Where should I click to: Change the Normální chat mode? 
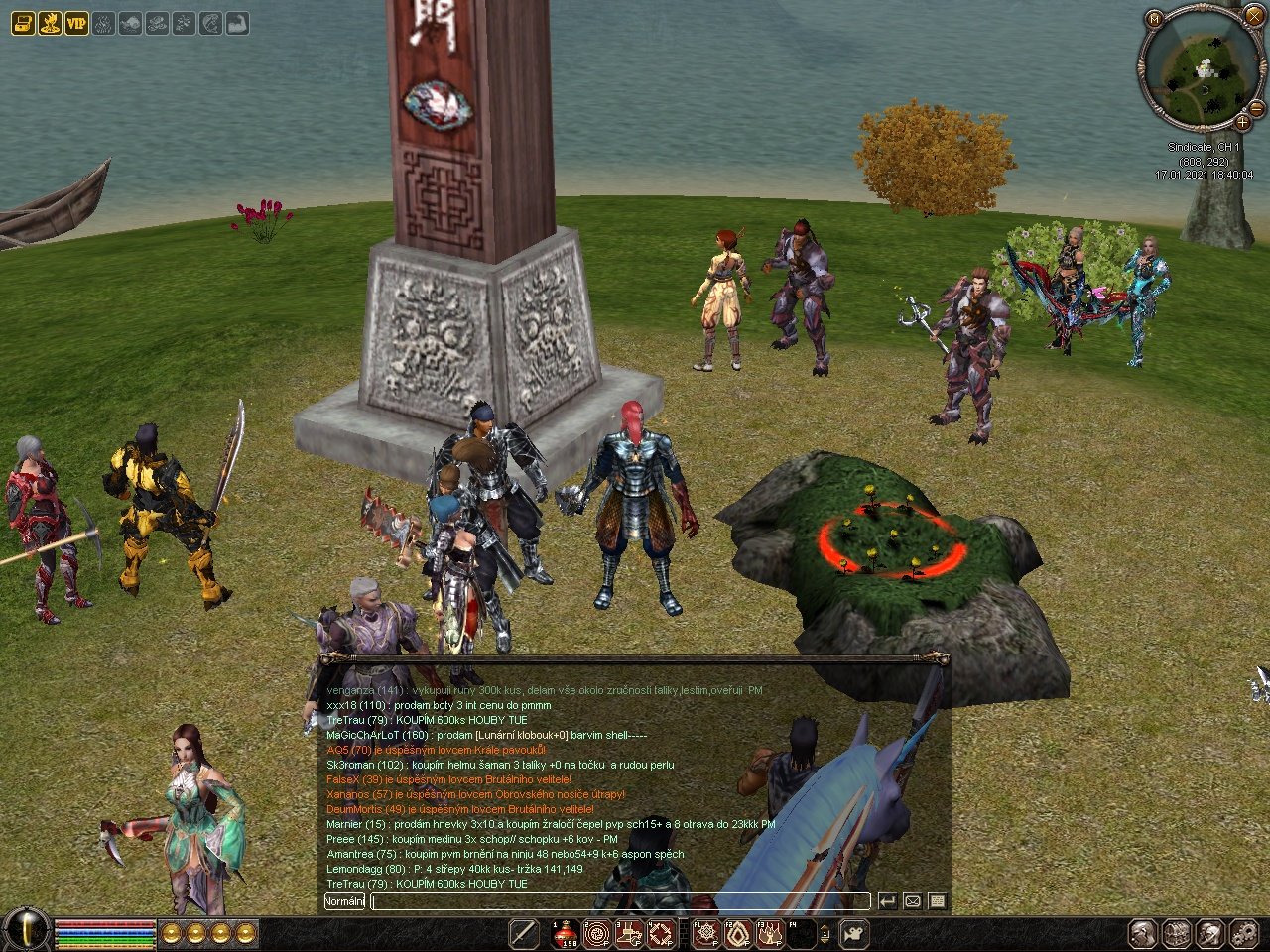(x=344, y=901)
